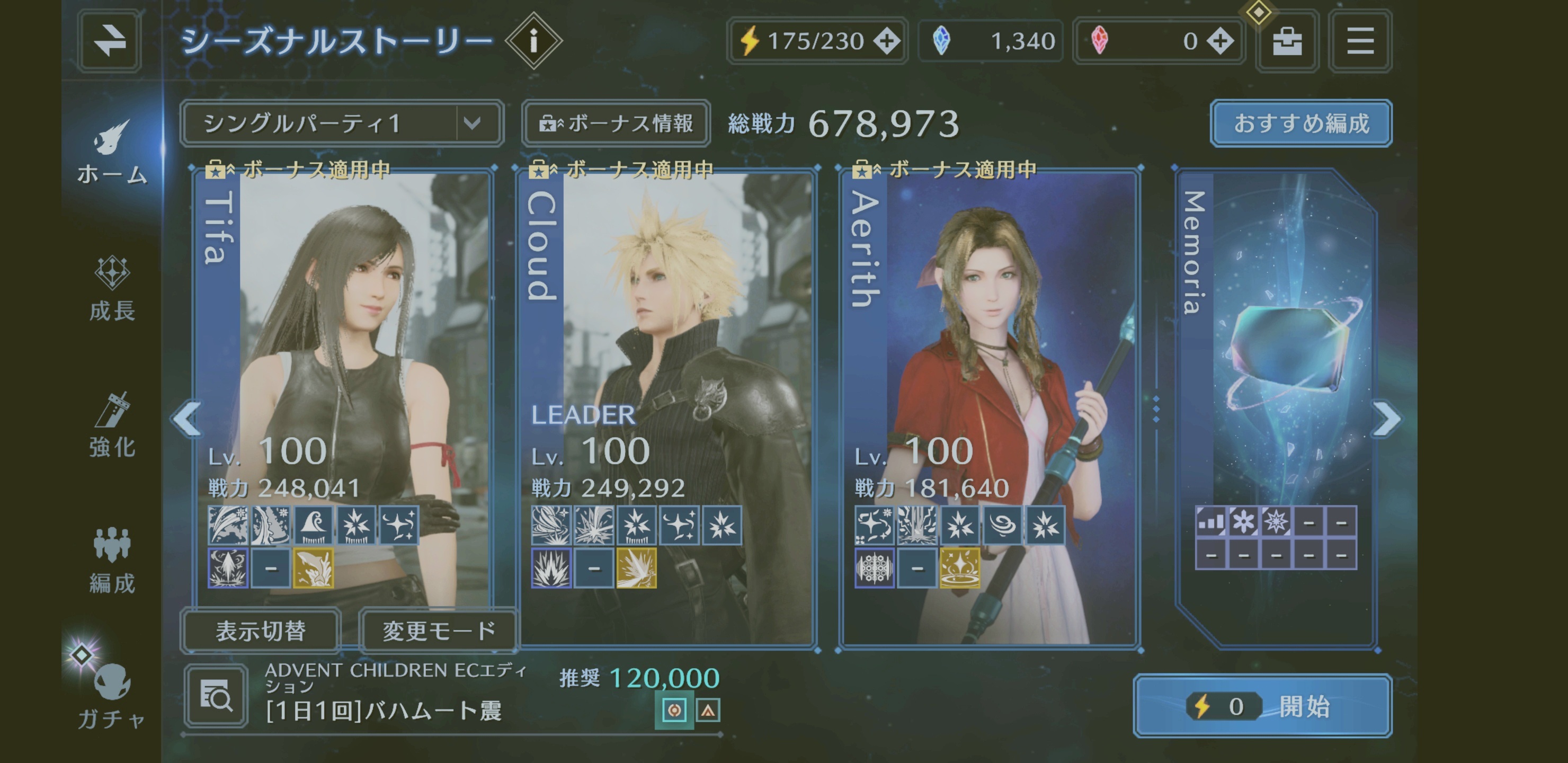1568x763 pixels.
Task: Inspect stage details with magnifier icon
Action: pos(217,696)
